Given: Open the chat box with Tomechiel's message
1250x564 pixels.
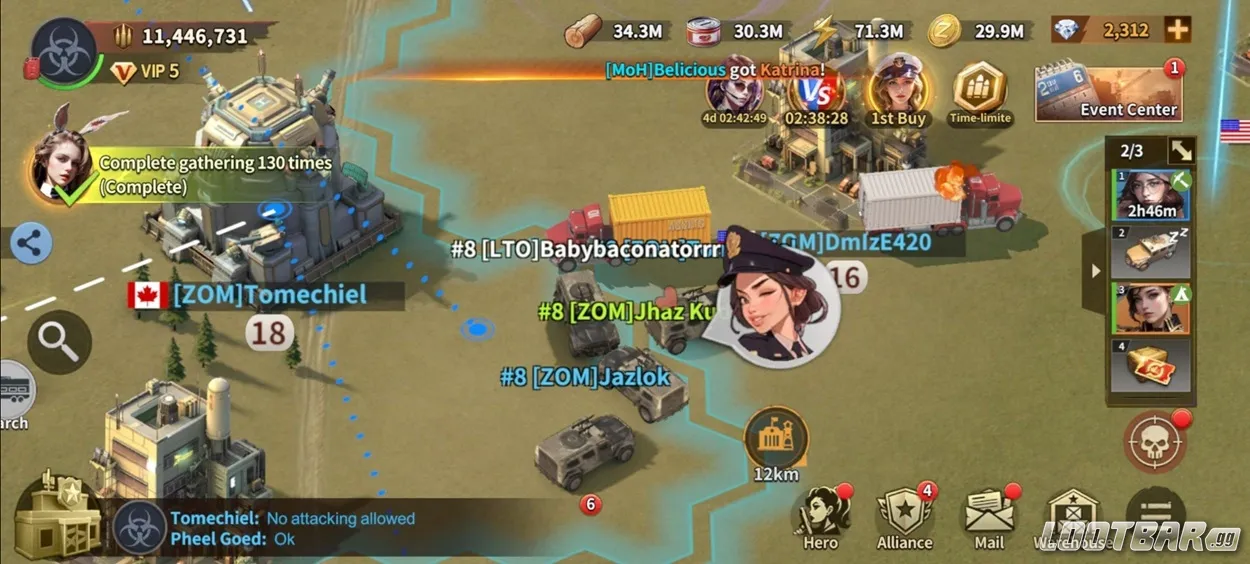Looking at the screenshot, I should pyautogui.click(x=300, y=528).
